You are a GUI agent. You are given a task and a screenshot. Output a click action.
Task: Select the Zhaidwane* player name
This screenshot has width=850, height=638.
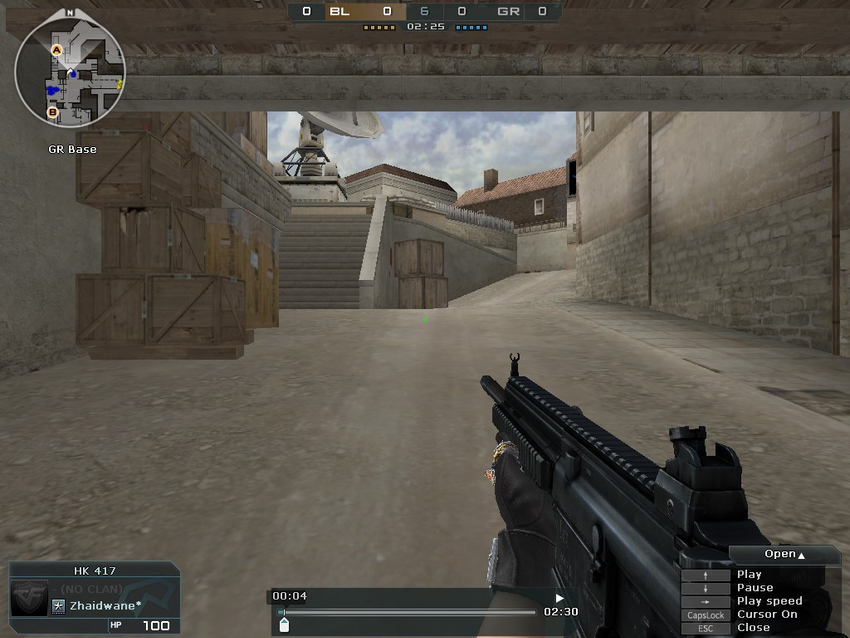tap(105, 605)
